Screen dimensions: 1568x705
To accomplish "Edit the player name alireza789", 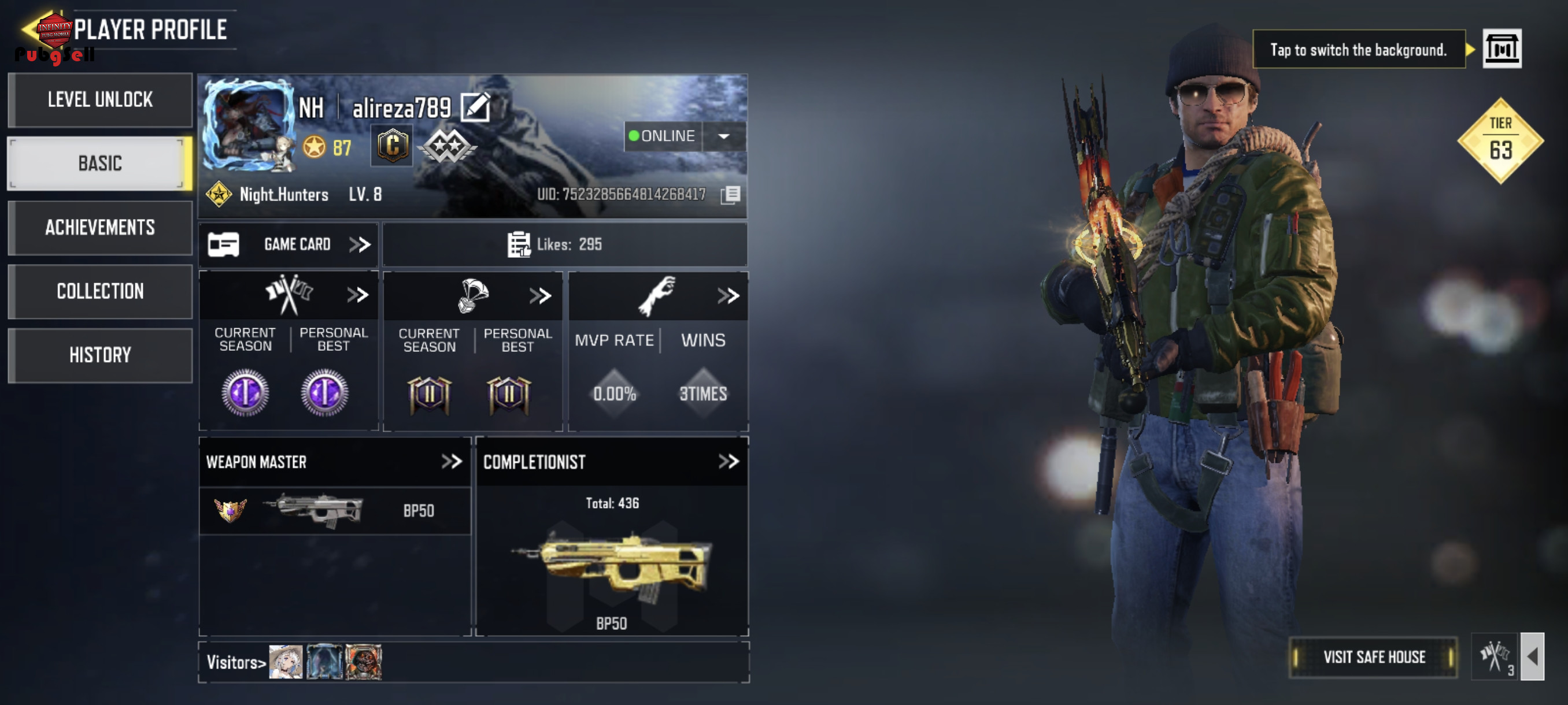I will [x=475, y=107].
